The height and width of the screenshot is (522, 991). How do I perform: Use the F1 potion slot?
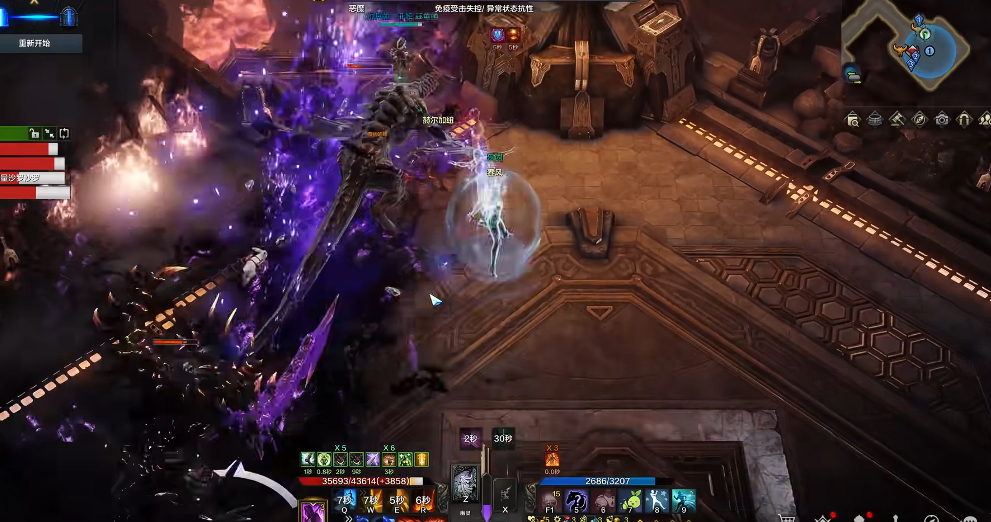(550, 500)
